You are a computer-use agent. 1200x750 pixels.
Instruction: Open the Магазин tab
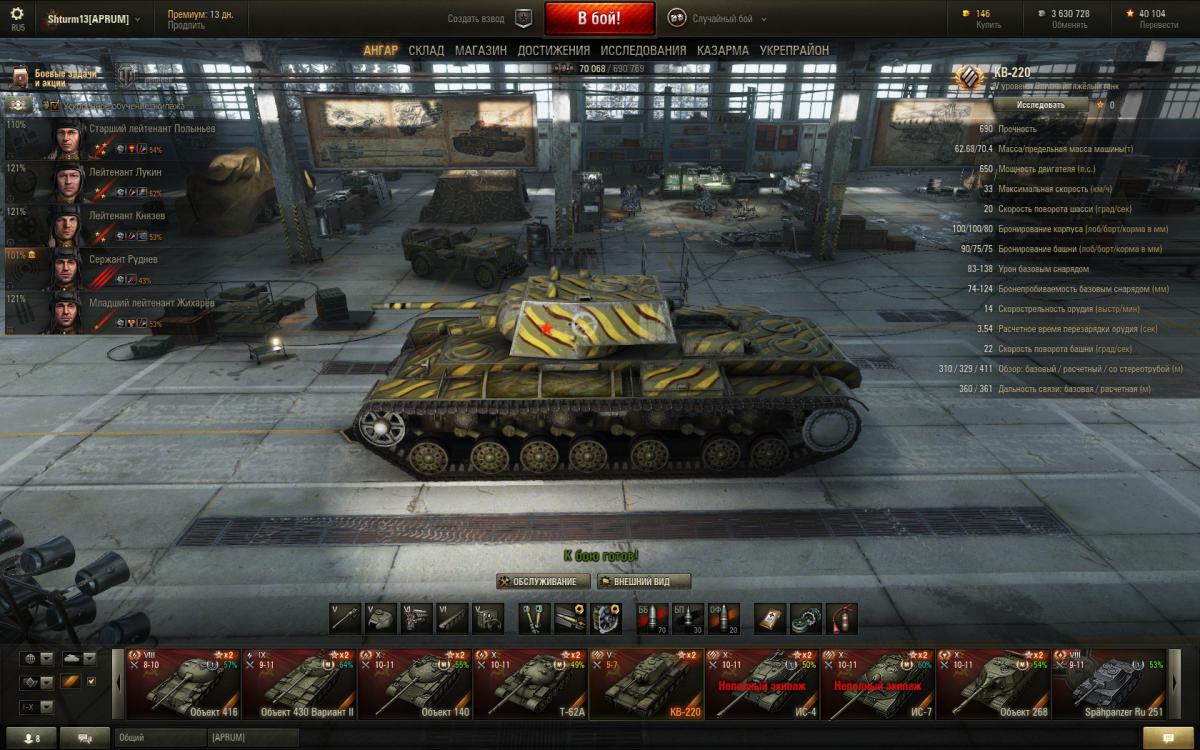[480, 50]
